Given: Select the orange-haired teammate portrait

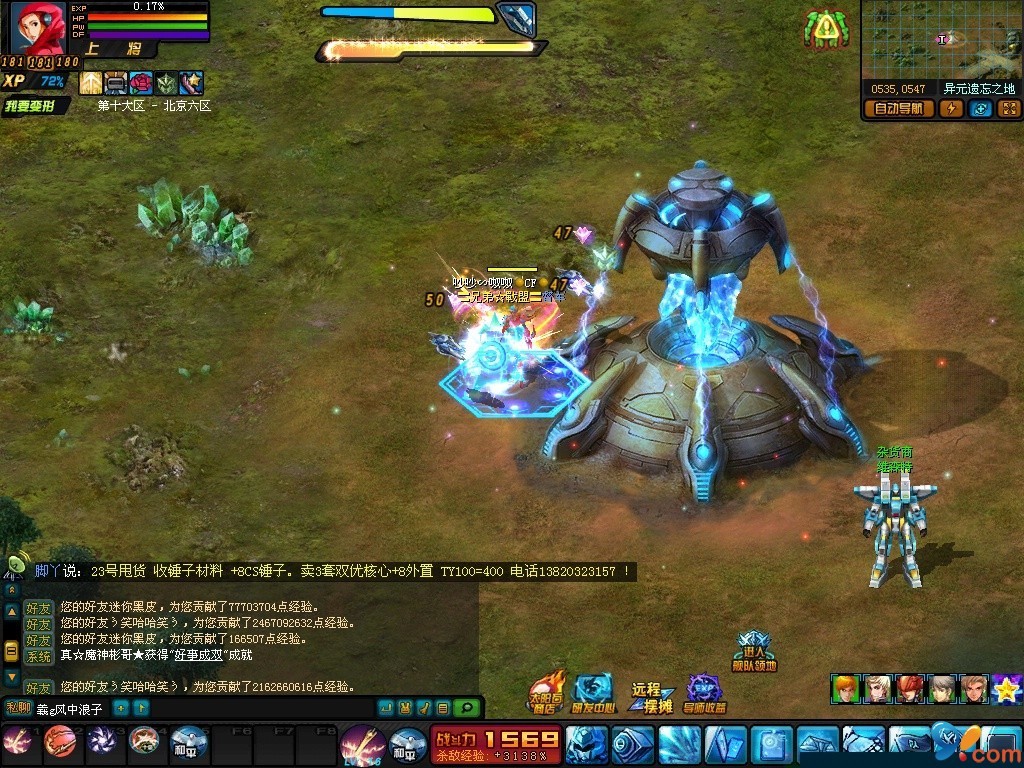Looking at the screenshot, I should (x=845, y=688).
